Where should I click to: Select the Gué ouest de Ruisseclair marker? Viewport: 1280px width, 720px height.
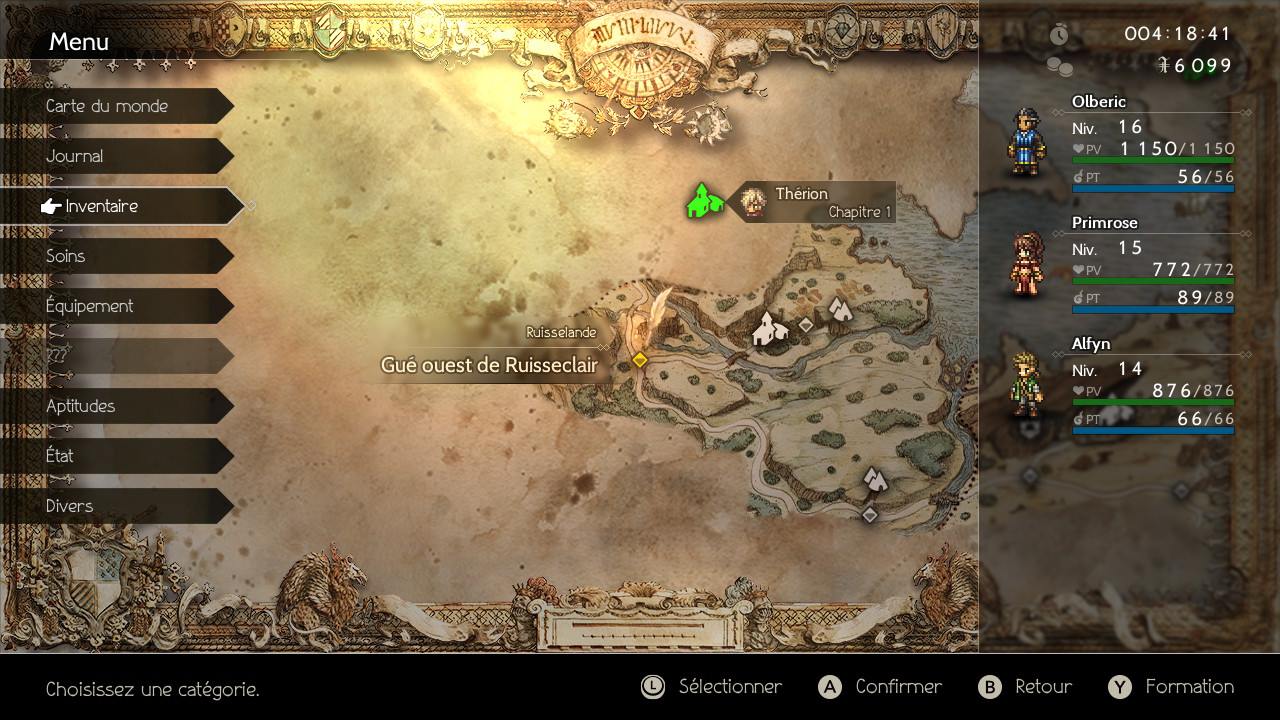pyautogui.click(x=639, y=360)
